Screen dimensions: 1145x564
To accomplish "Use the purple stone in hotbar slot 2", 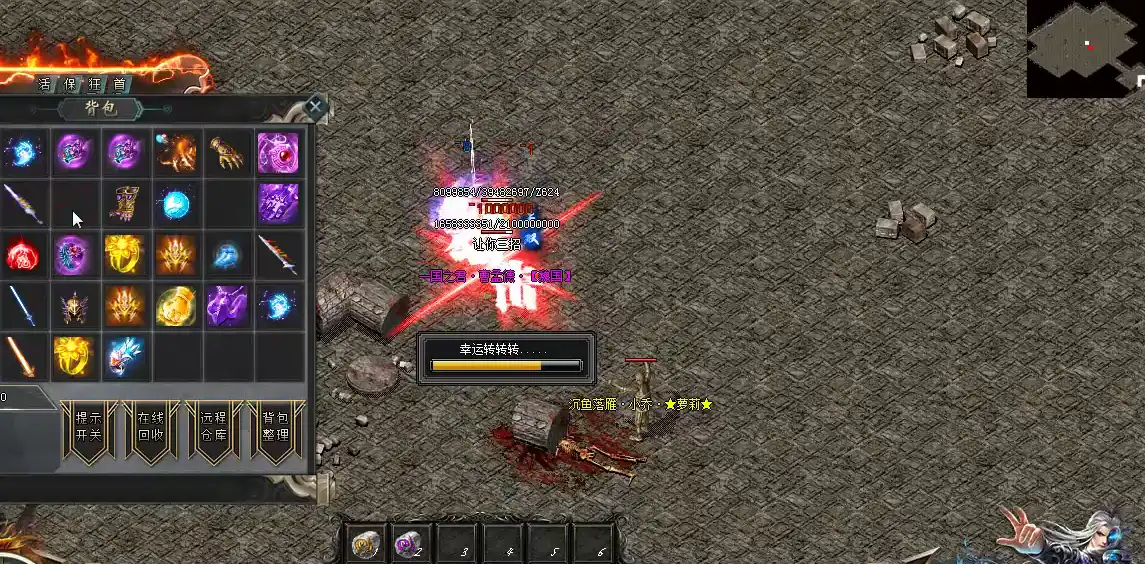I will click(410, 545).
